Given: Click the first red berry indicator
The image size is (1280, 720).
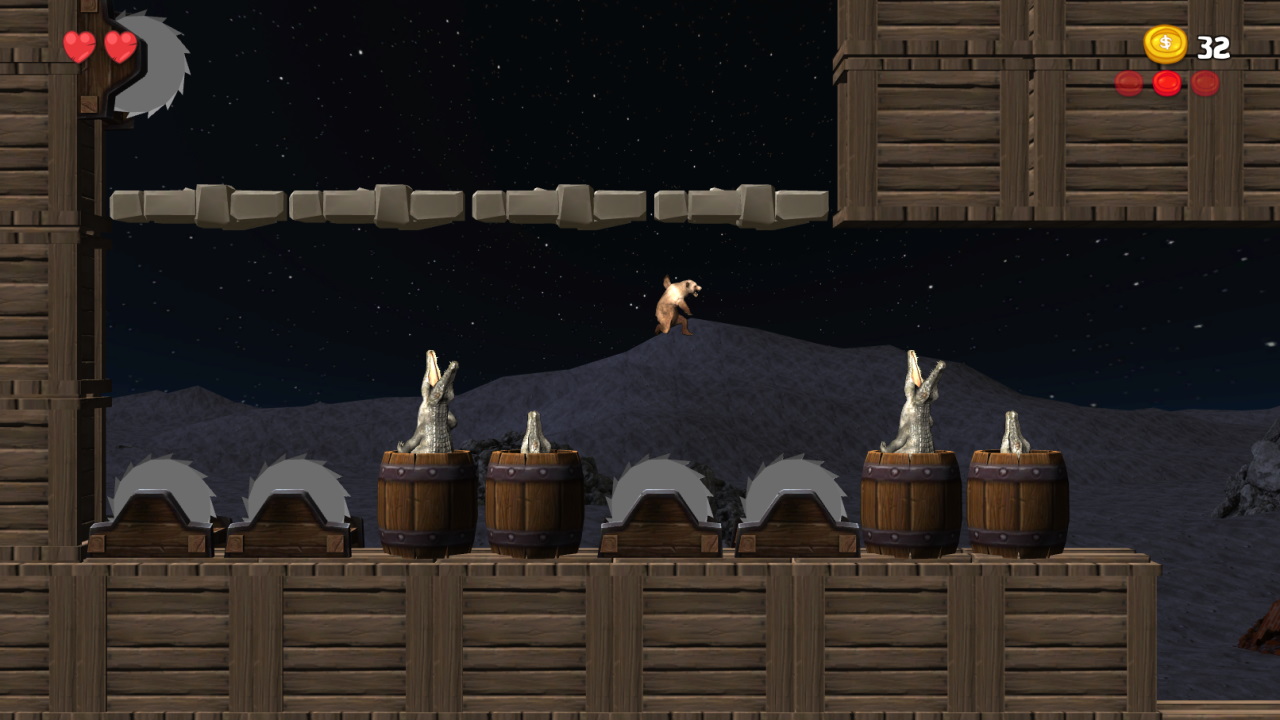Looking at the screenshot, I should click(x=1127, y=84).
